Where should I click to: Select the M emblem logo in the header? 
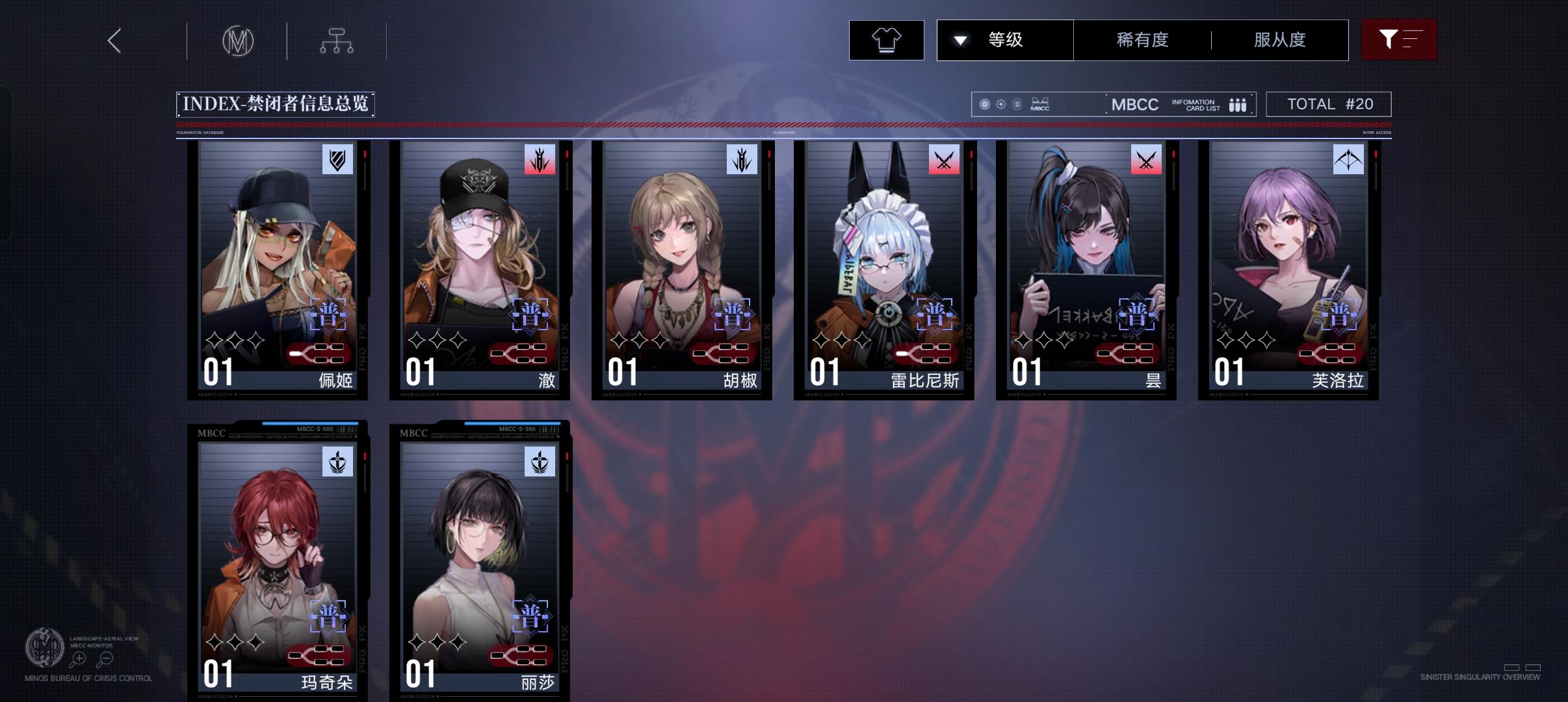coord(238,40)
